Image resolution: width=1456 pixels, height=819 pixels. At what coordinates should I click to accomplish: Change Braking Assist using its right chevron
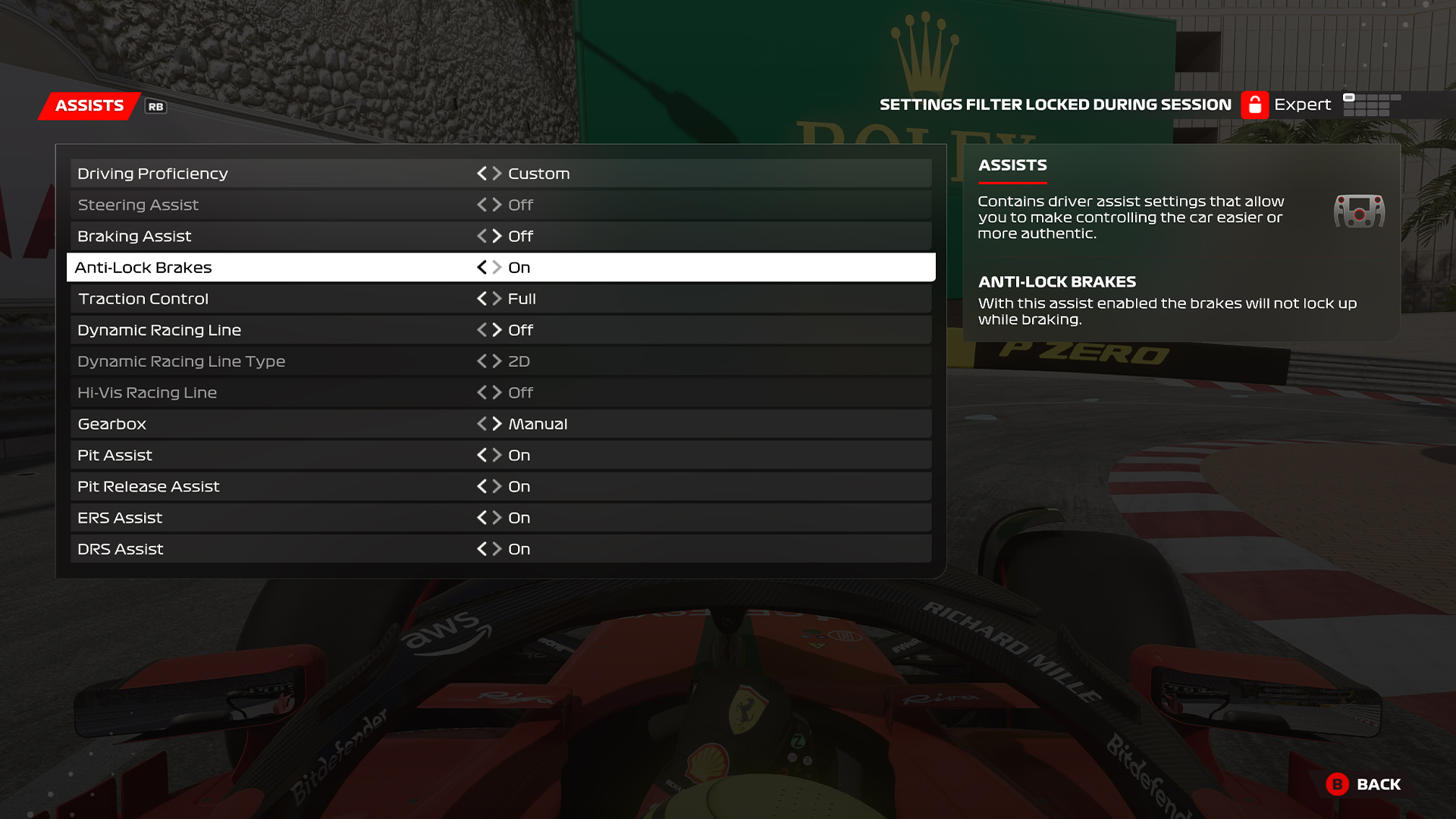(497, 236)
